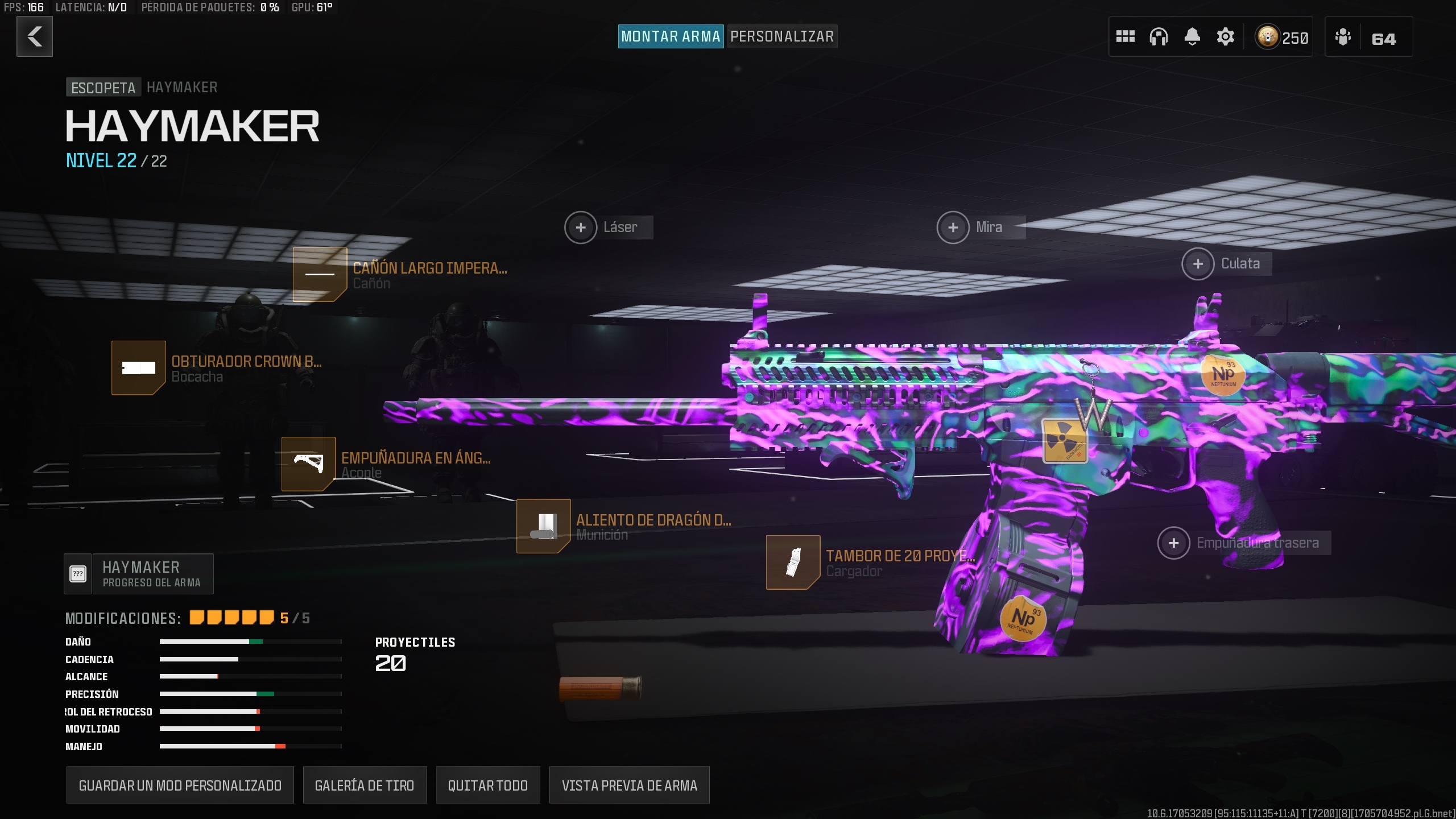Screen dimensions: 1456x819
Task: View your 250 COD Points balance
Action: coord(1281,37)
